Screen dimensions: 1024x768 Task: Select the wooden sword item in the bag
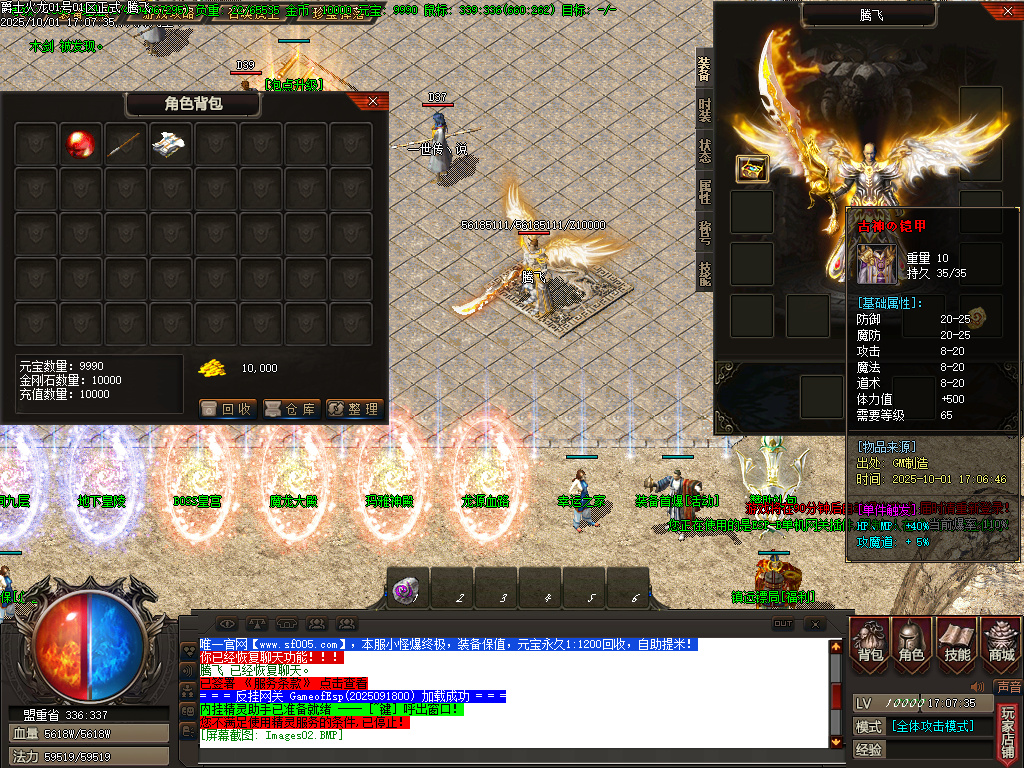point(126,144)
